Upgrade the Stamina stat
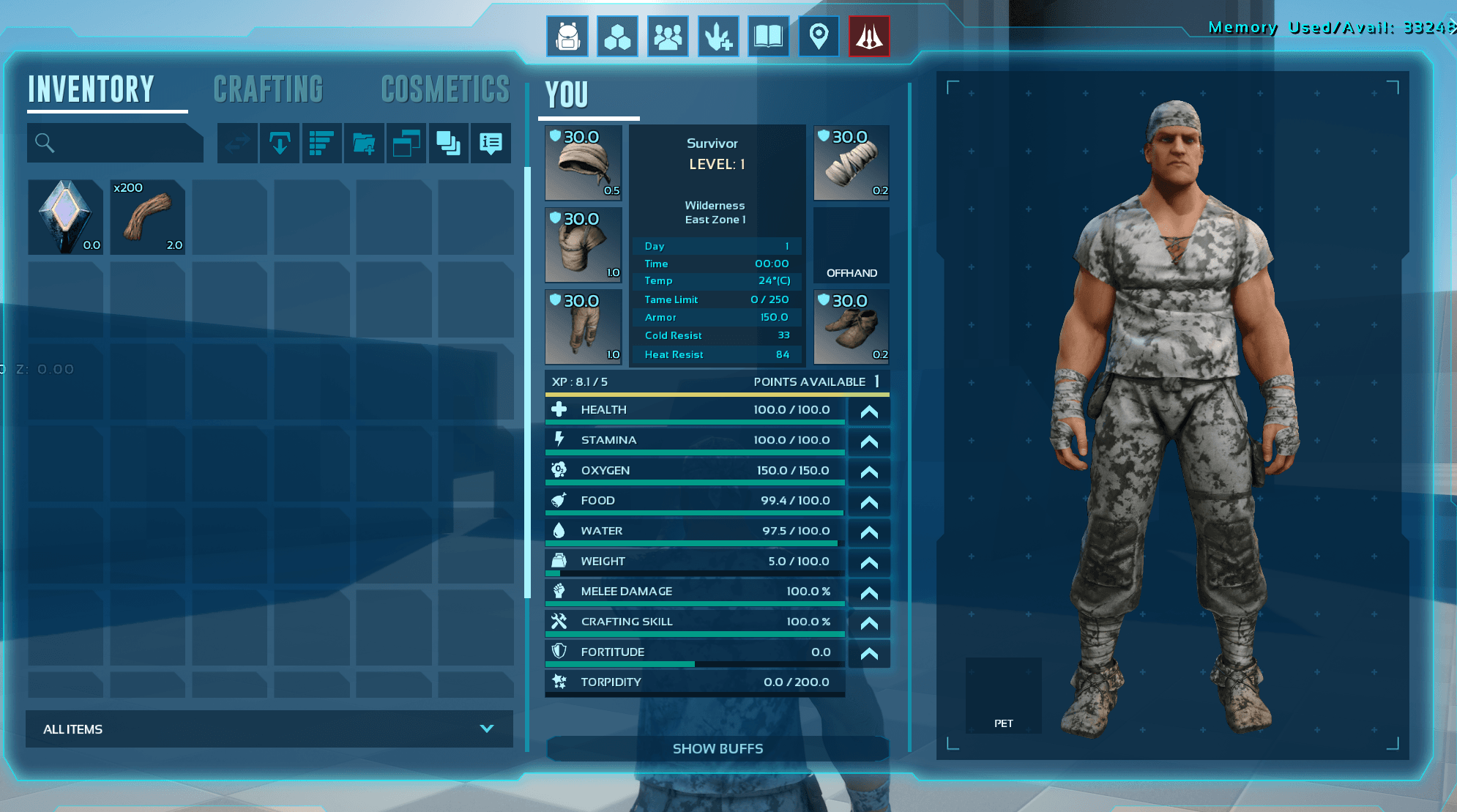 tap(869, 441)
